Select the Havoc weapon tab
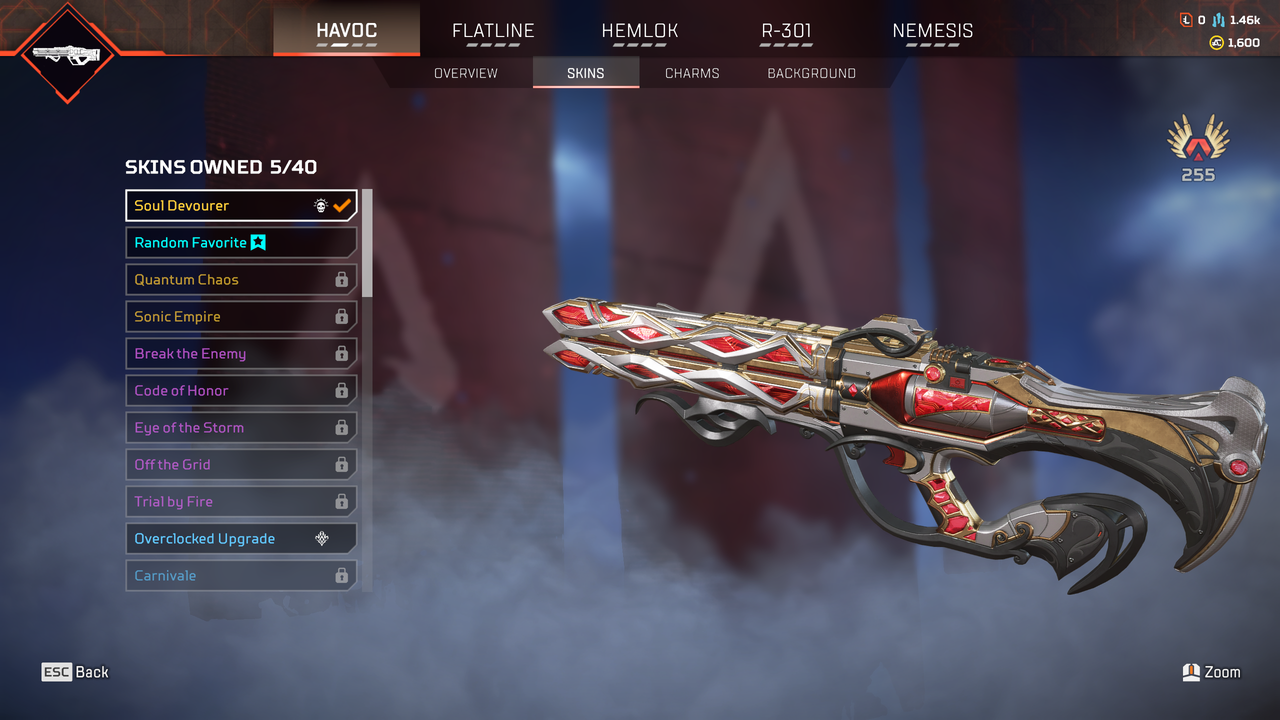 tap(346, 31)
